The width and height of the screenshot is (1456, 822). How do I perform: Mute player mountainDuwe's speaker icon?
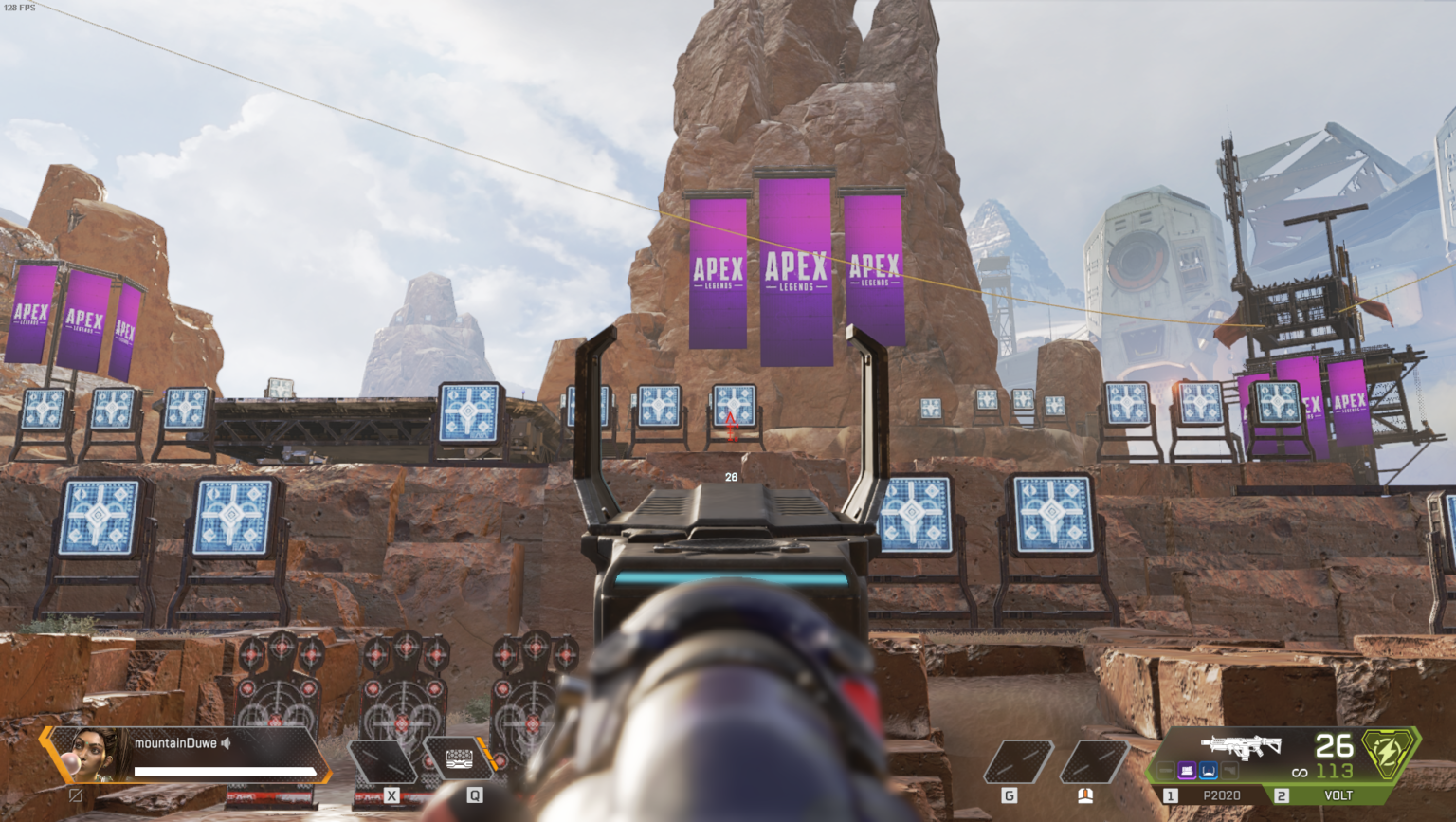click(225, 743)
